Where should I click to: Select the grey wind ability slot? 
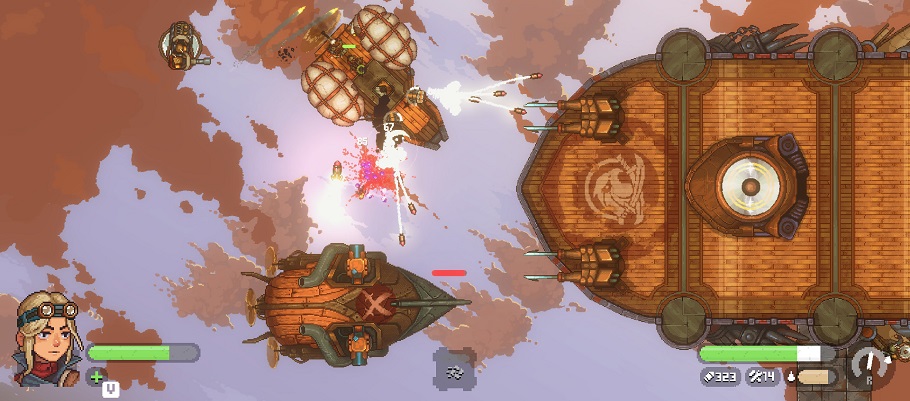pos(454,369)
